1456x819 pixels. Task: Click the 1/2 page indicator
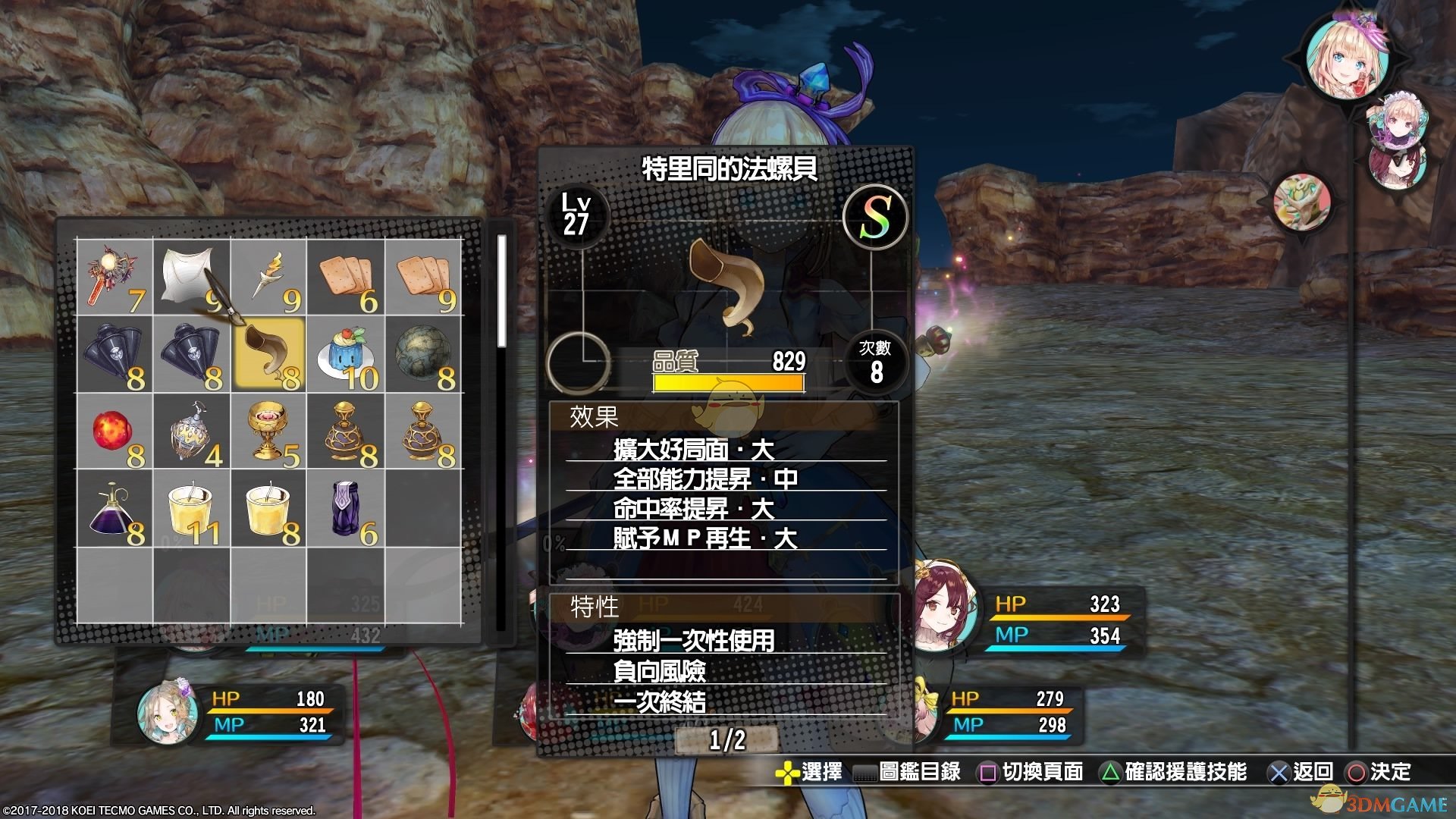726,739
